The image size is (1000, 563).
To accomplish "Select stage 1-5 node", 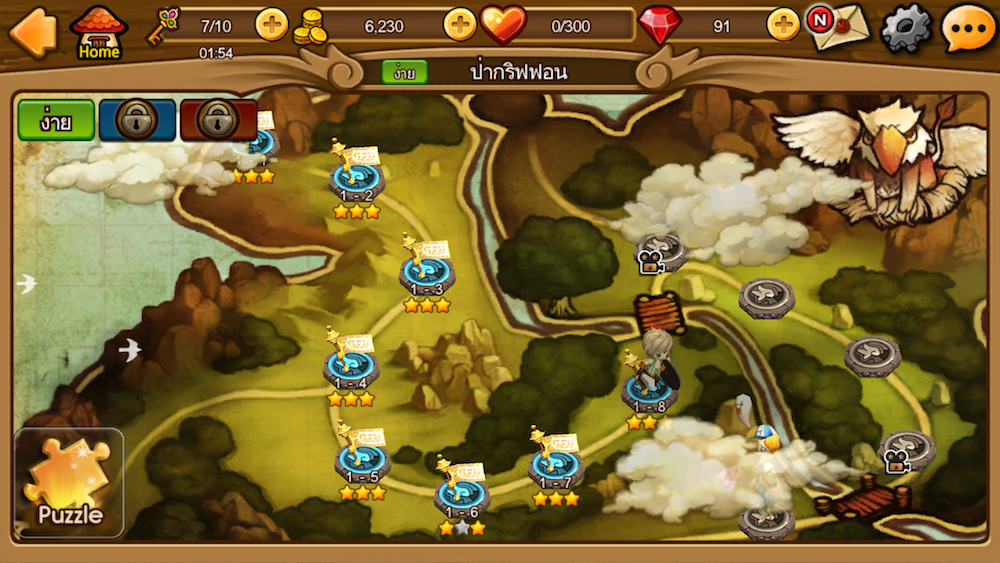I will click(x=362, y=462).
